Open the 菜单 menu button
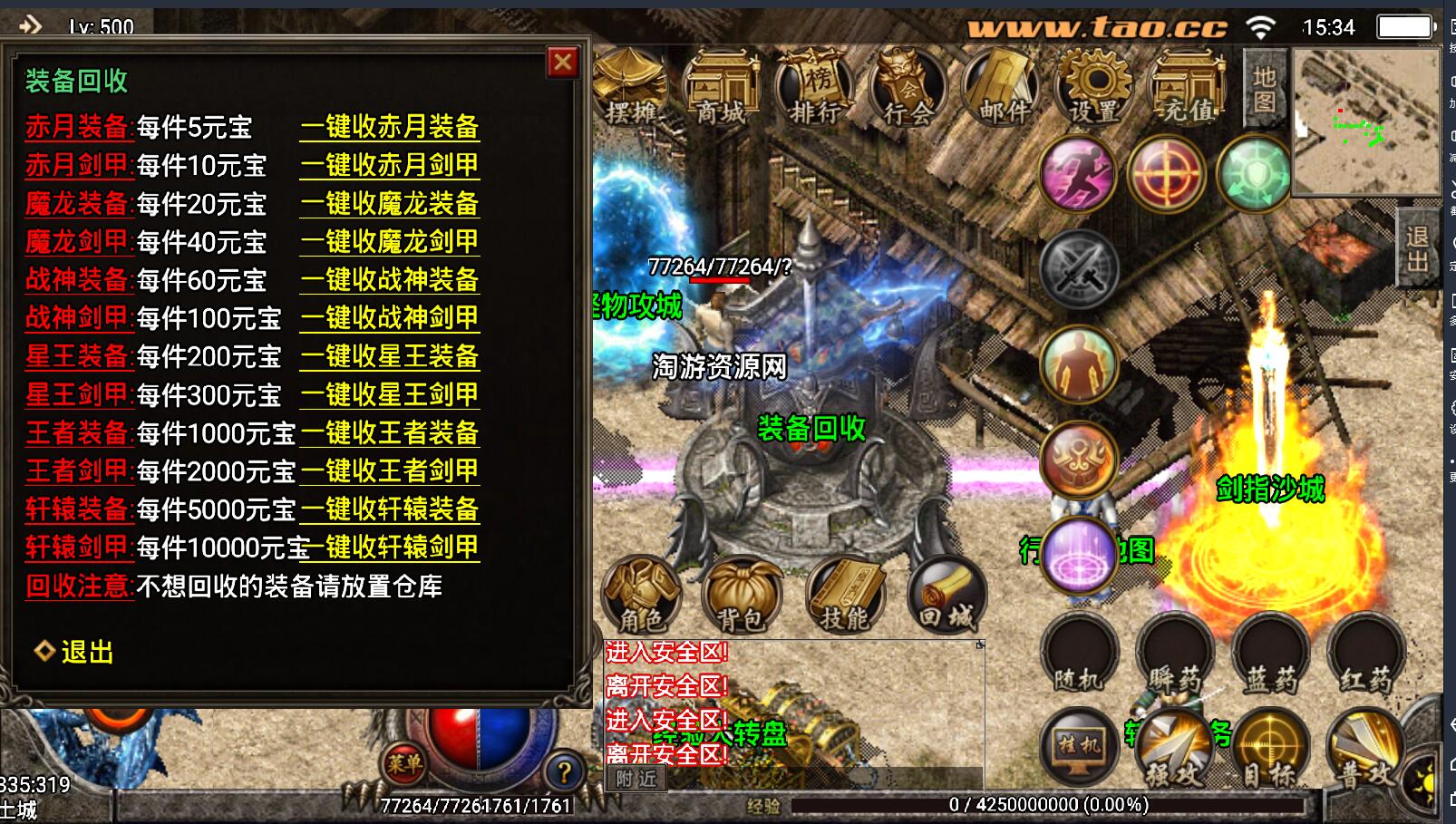 coord(404,764)
